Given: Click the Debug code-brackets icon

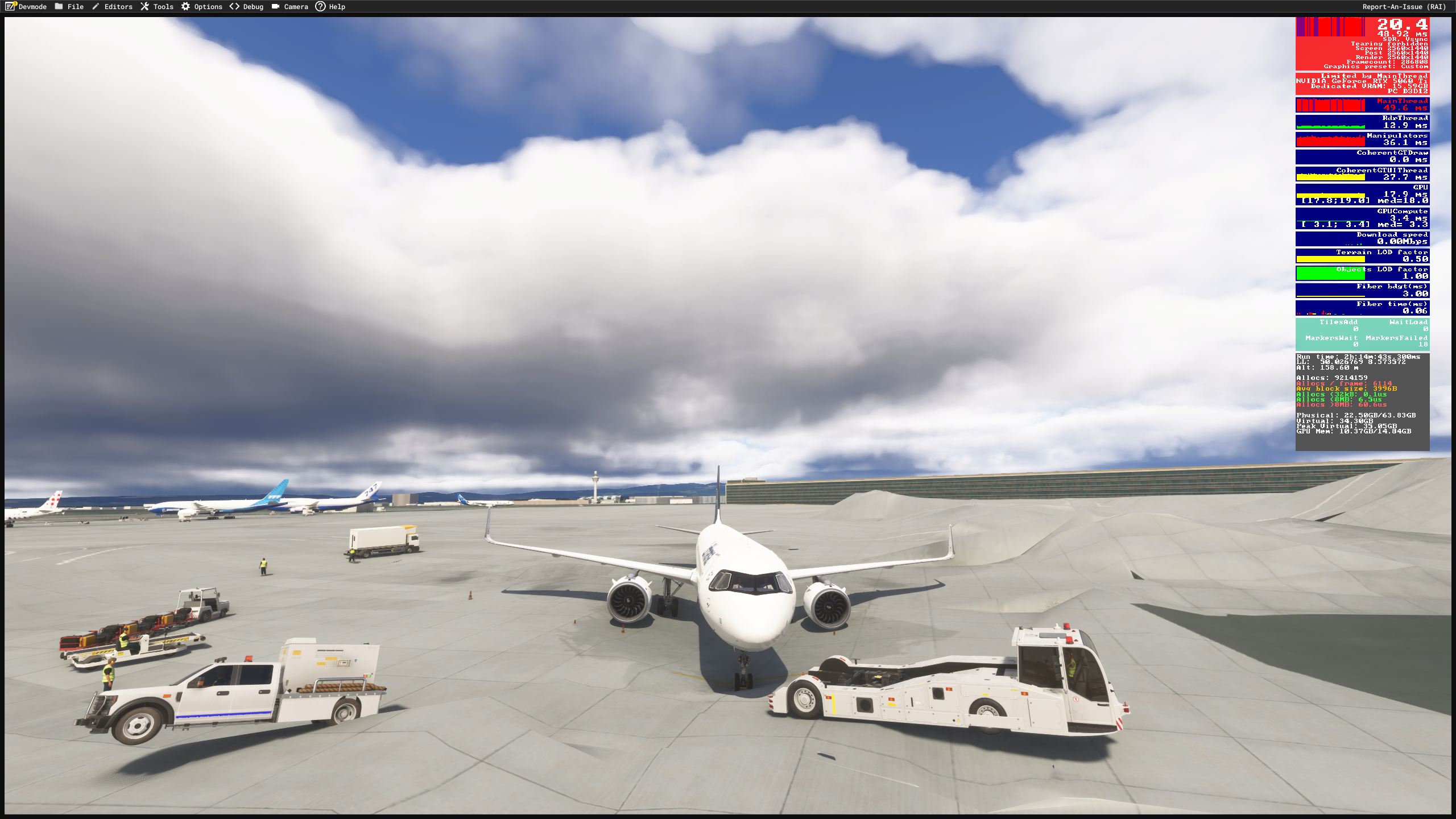Looking at the screenshot, I should click(233, 6).
